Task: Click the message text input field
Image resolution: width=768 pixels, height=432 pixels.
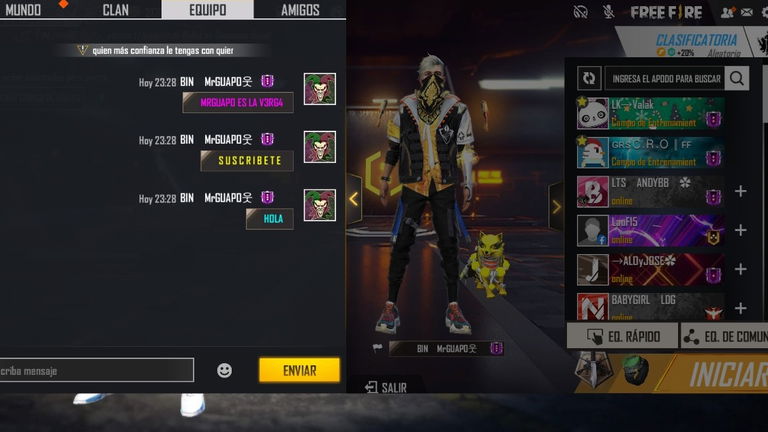Action: 95,370
